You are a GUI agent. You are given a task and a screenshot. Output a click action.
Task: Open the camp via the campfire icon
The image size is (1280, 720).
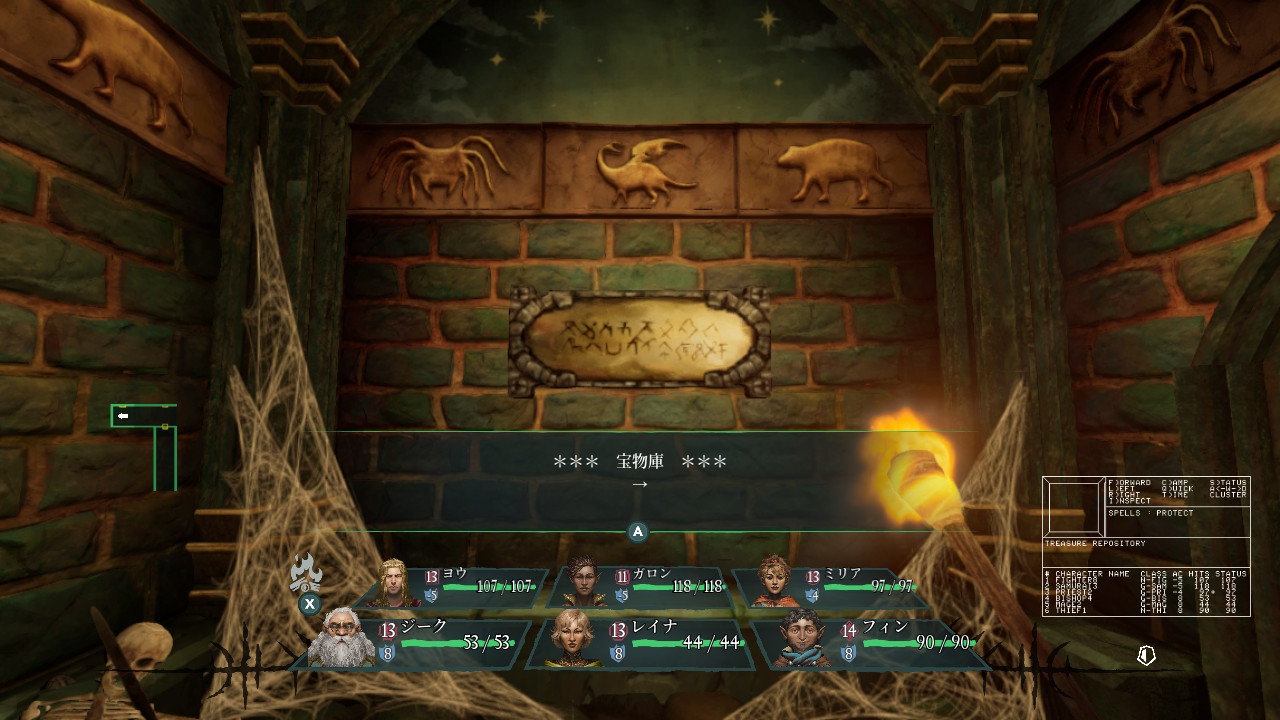pyautogui.click(x=306, y=575)
